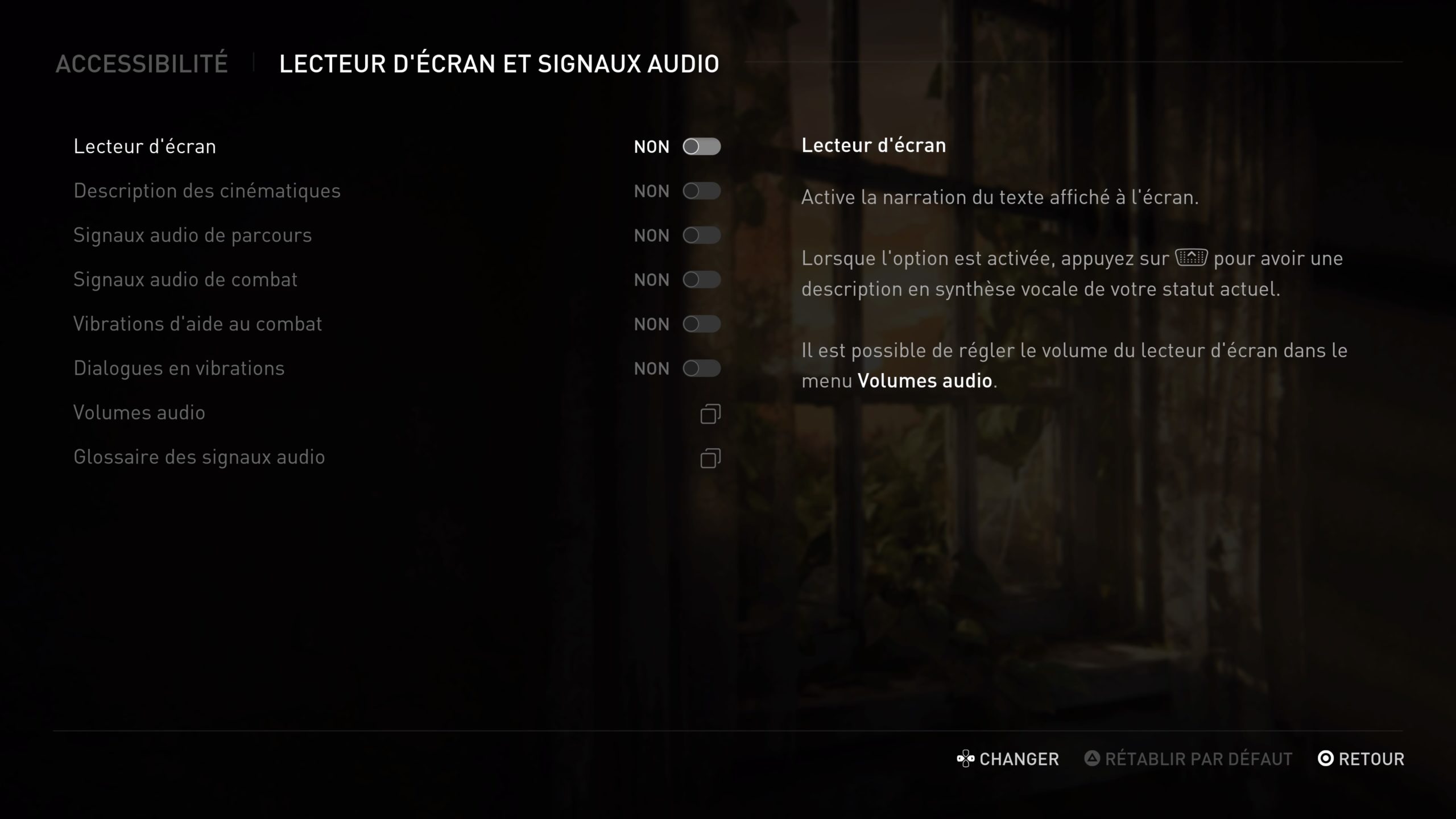Toggle the Lecteur d'écran switch

701,147
